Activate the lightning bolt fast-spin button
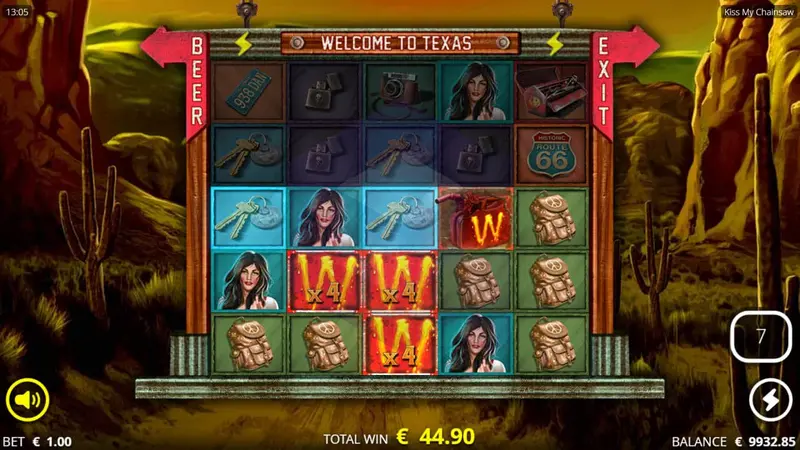Viewport: 800px width, 450px height. coord(769,398)
